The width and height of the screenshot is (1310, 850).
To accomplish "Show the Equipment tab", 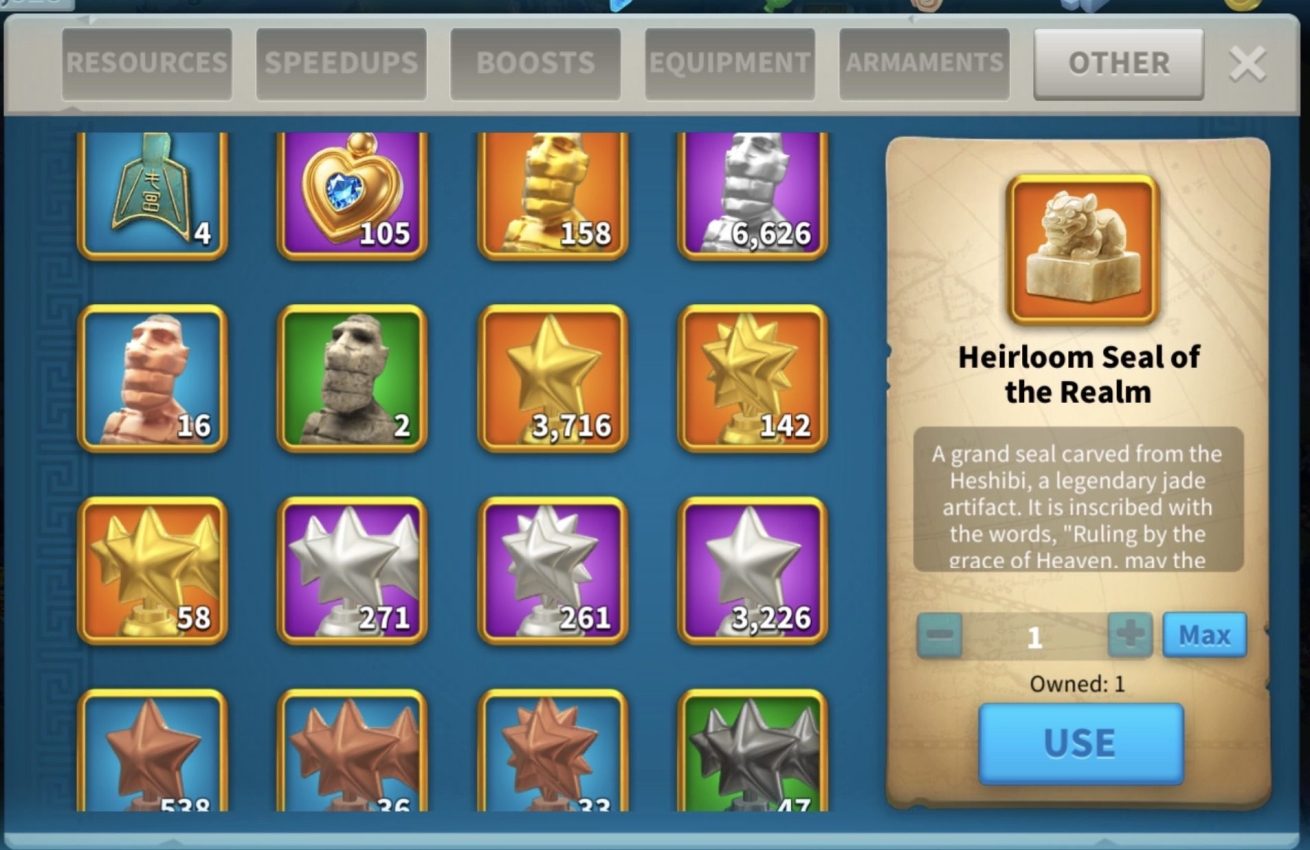I will tap(730, 63).
